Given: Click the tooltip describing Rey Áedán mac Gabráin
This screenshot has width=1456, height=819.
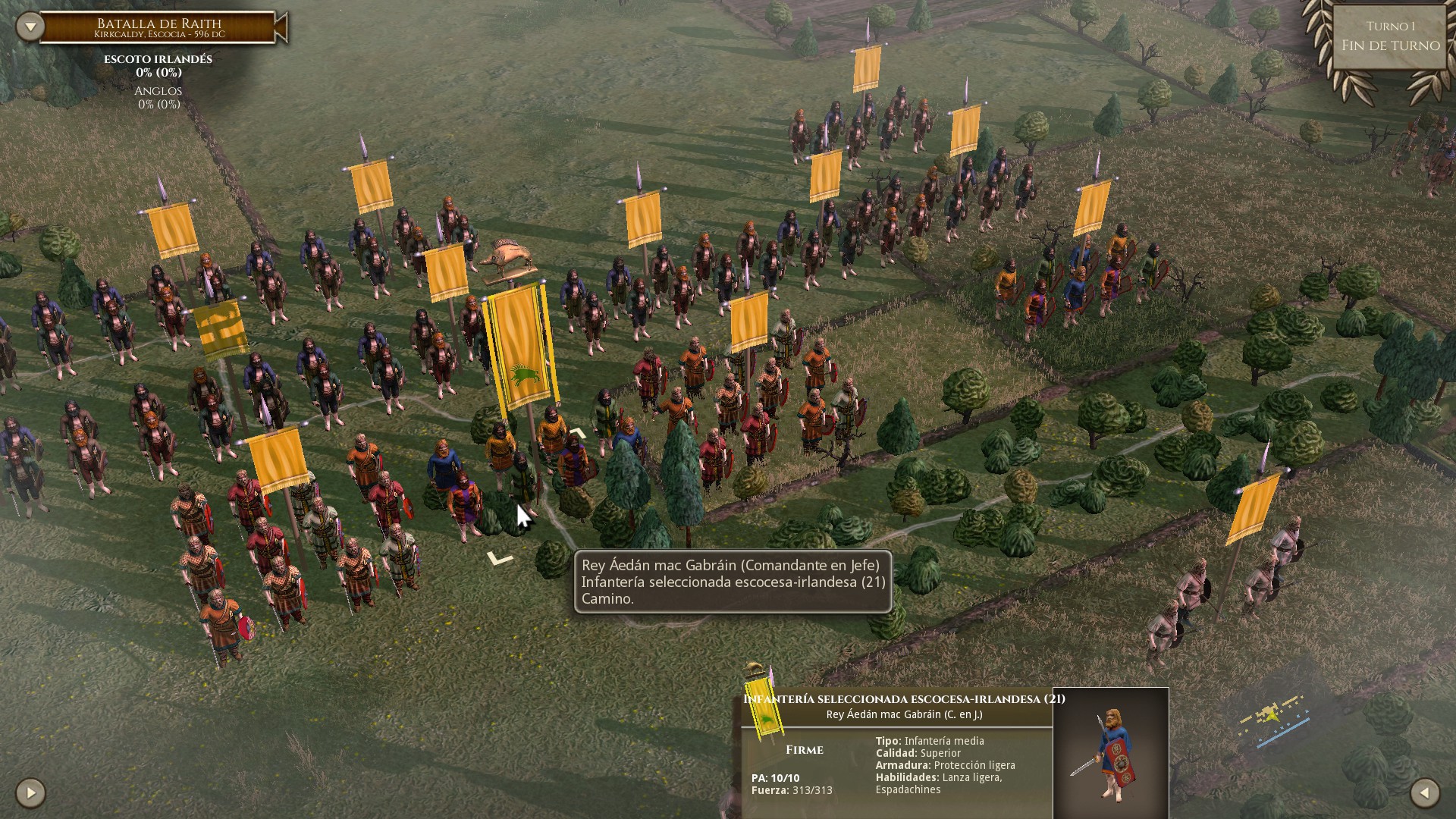Looking at the screenshot, I should (x=730, y=582).
